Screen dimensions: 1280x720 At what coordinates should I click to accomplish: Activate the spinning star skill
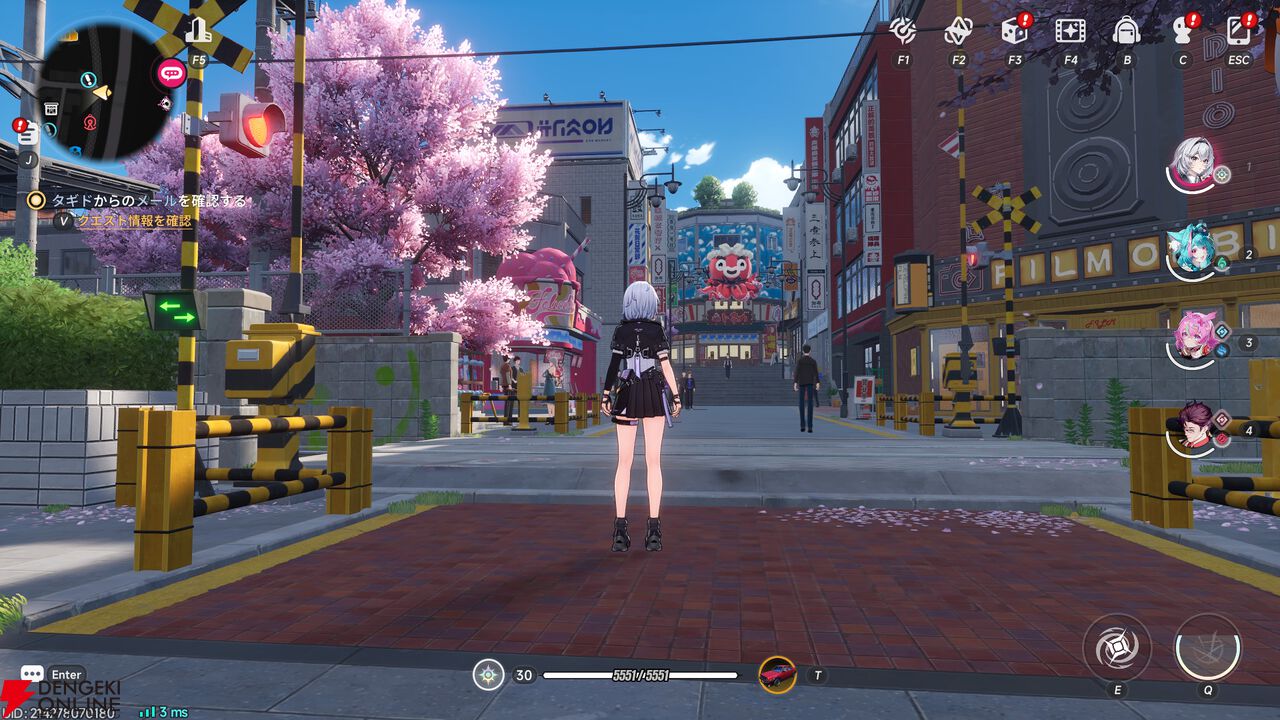[x=1116, y=647]
